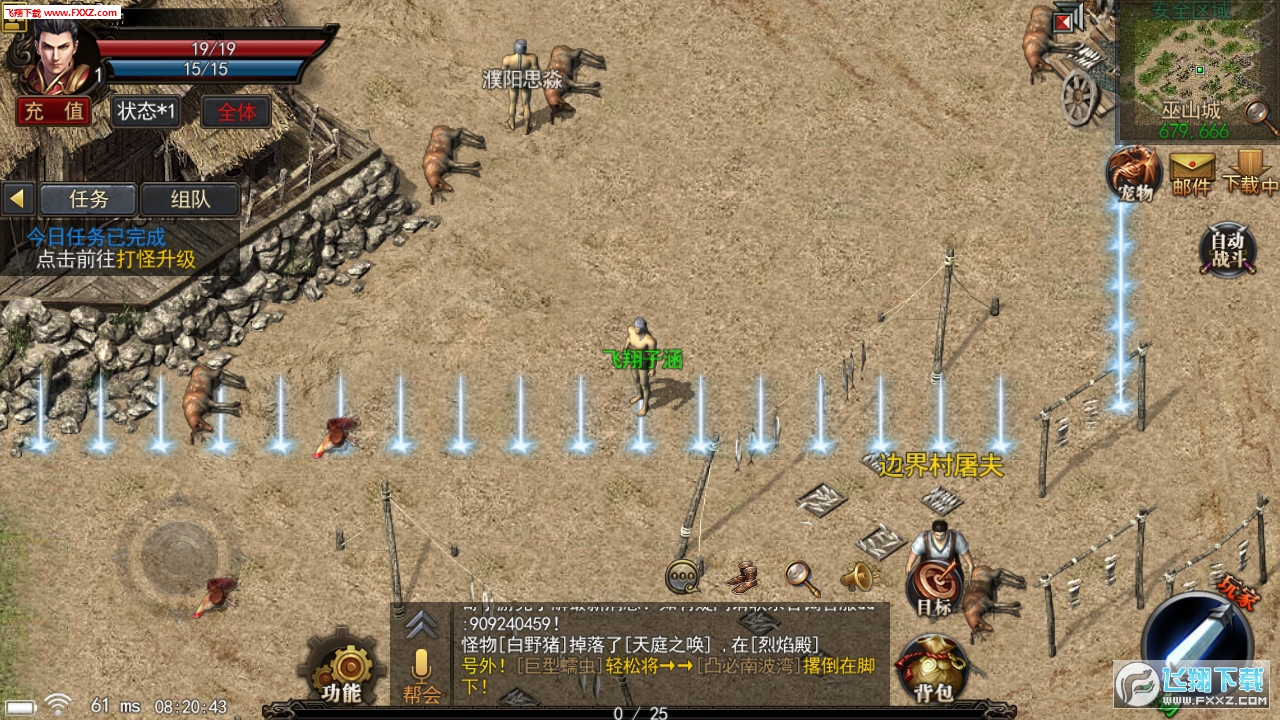Screen dimensions: 1280x720
Task: Open the 功能 function gear menu
Action: [342, 670]
